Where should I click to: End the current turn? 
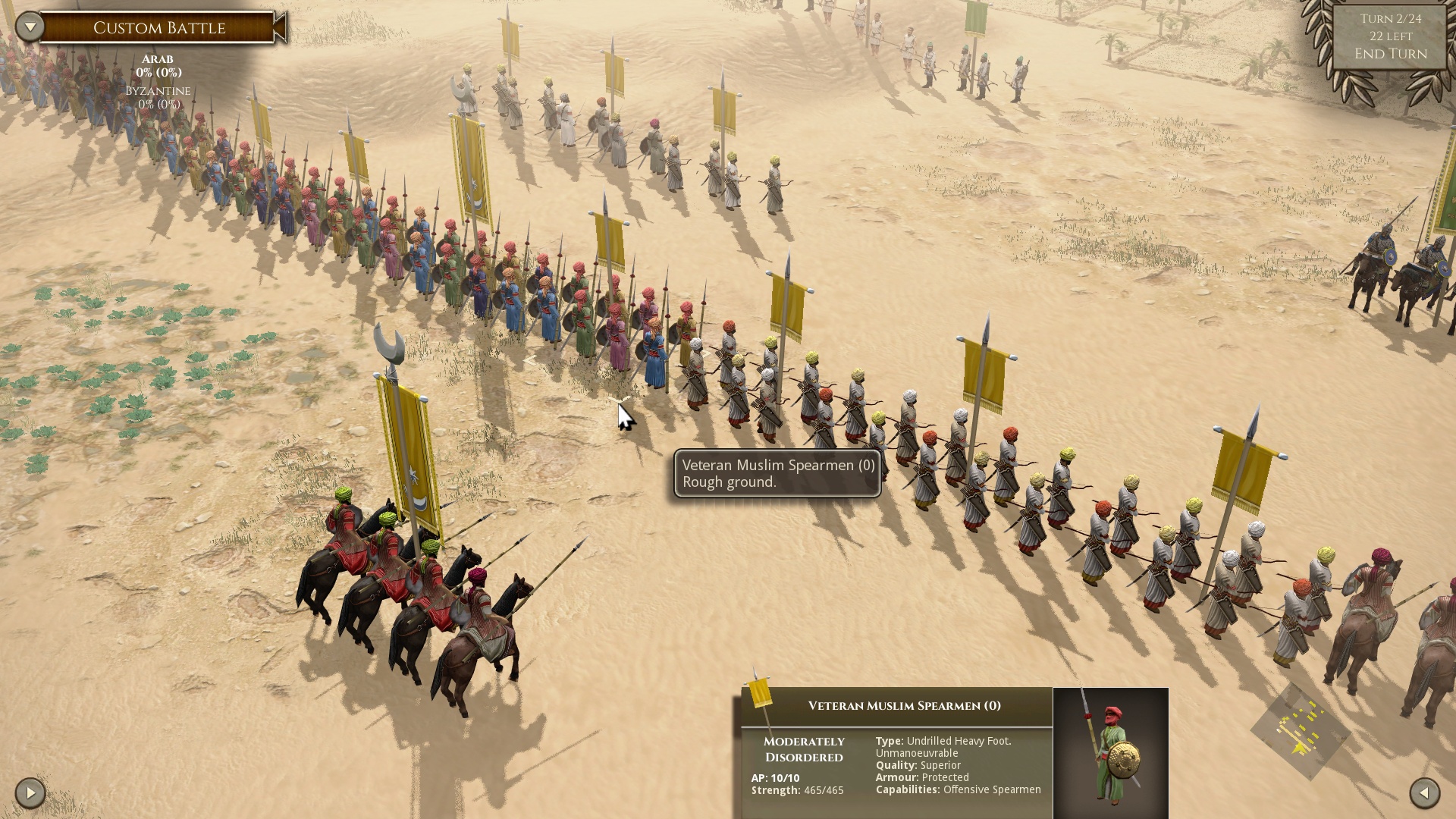(x=1391, y=54)
